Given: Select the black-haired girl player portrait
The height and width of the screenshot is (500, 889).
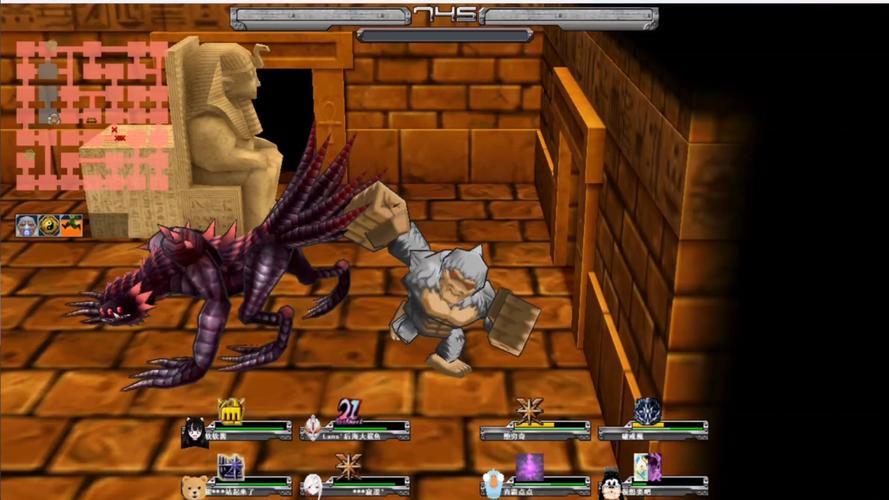Looking at the screenshot, I should click(194, 432).
